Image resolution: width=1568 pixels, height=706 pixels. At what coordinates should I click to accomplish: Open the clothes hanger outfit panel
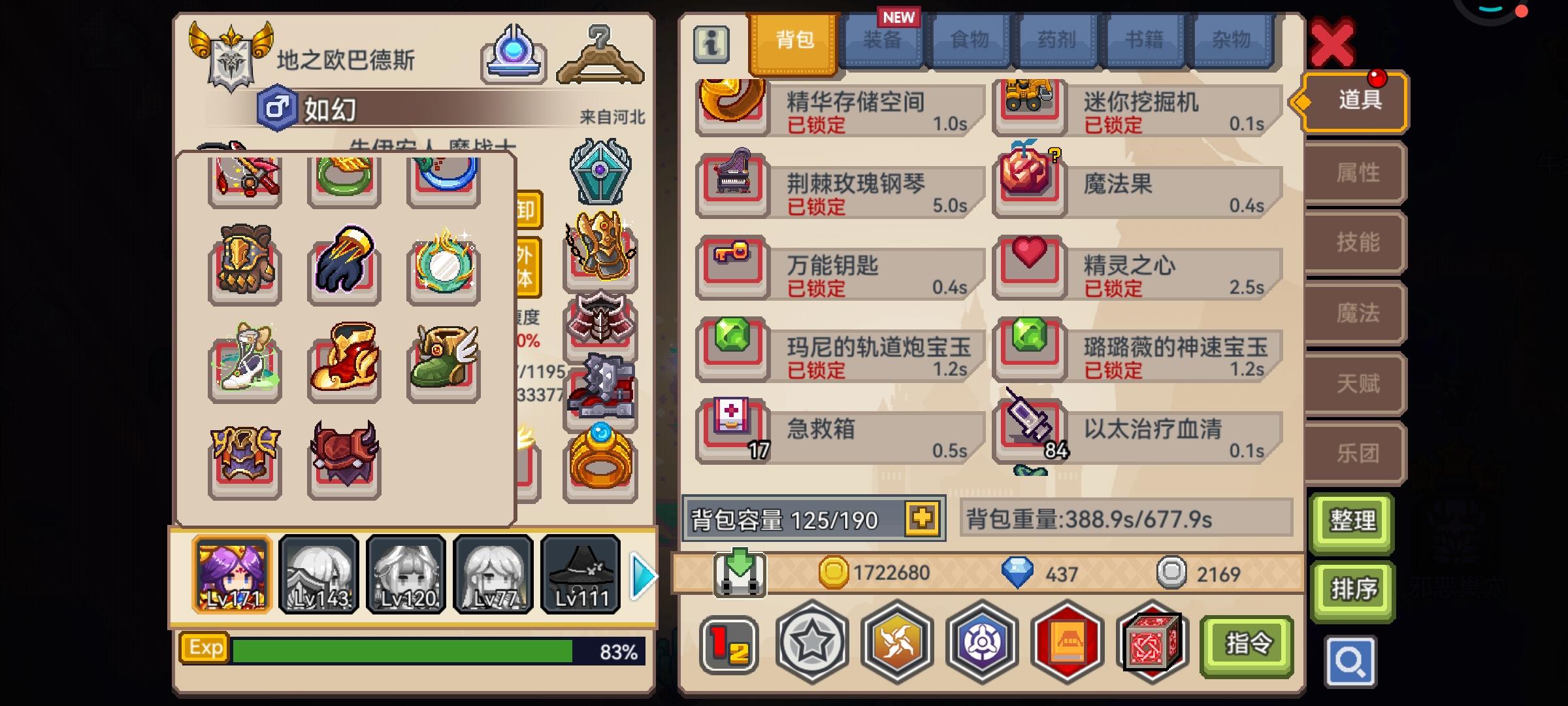pyautogui.click(x=599, y=54)
